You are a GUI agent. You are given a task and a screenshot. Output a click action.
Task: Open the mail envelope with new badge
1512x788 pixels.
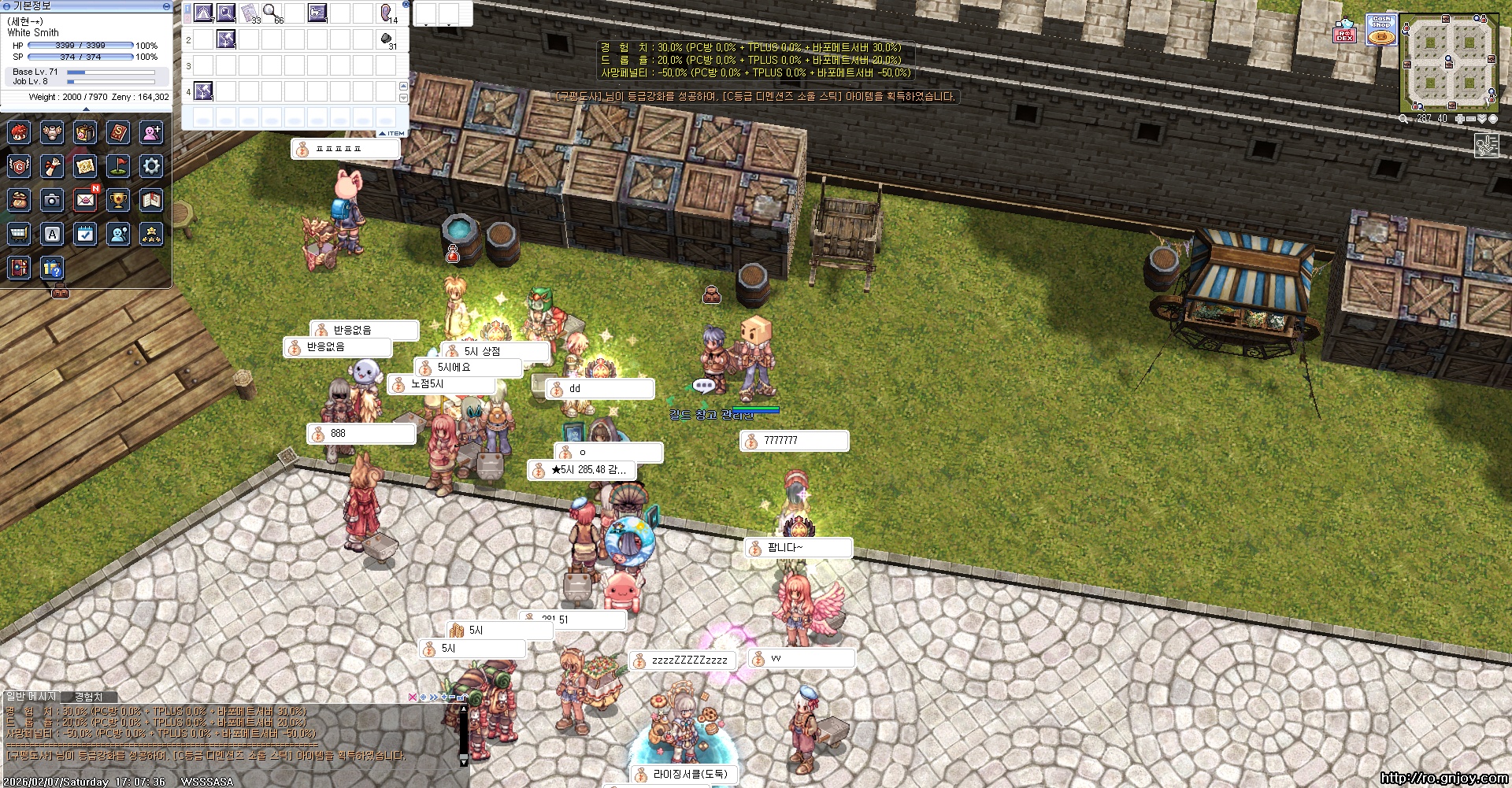point(86,200)
